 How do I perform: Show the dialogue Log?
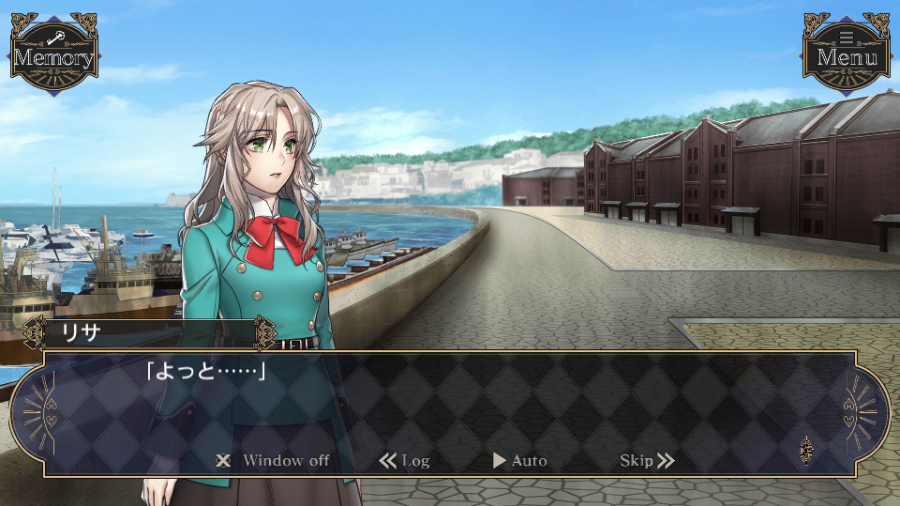point(405,461)
